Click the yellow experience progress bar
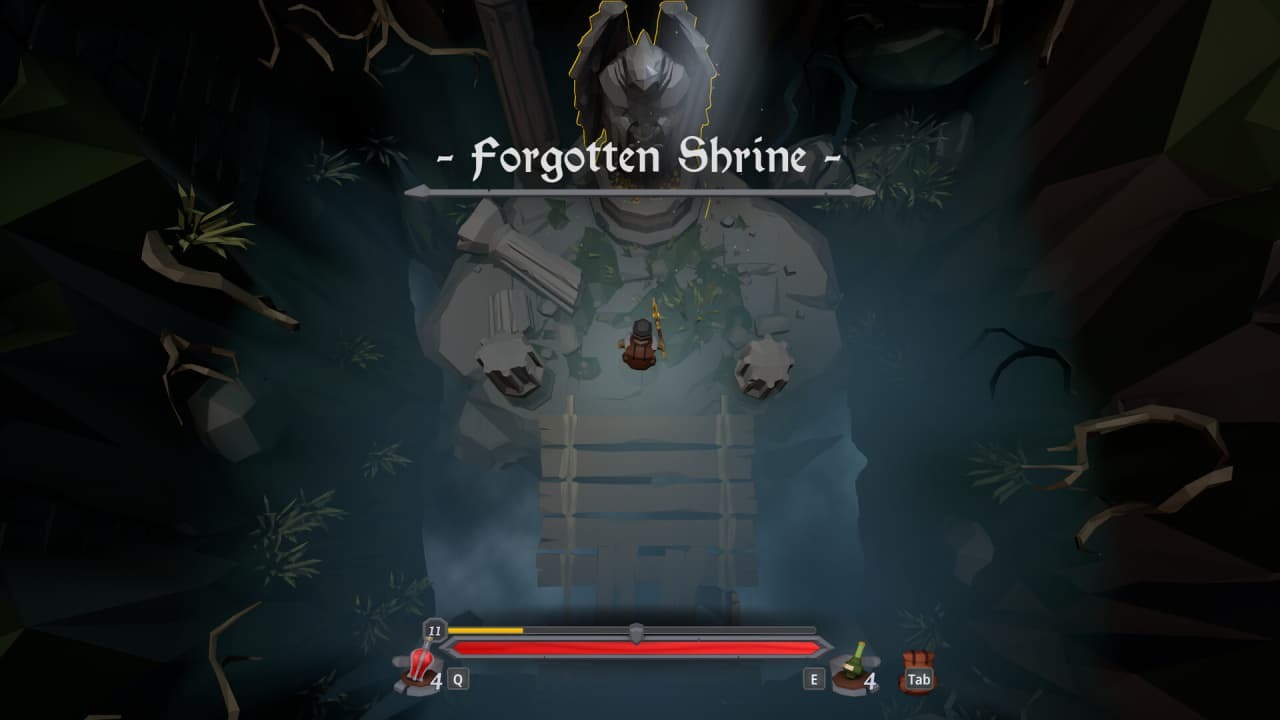The height and width of the screenshot is (720, 1280). [x=485, y=632]
